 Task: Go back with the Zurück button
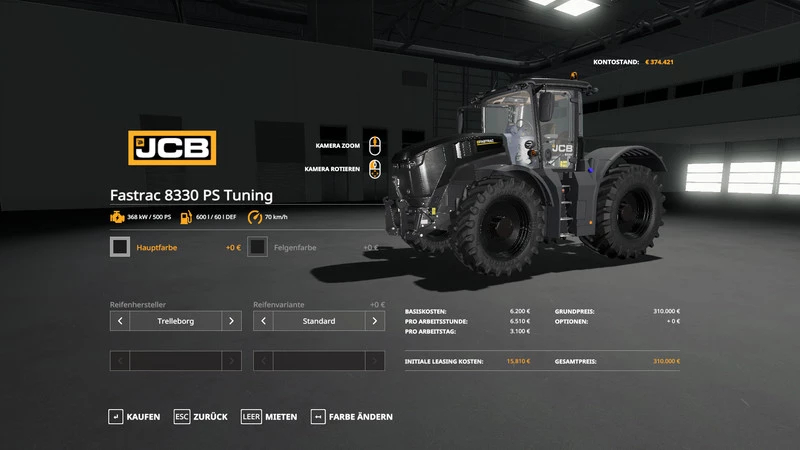(x=201, y=416)
